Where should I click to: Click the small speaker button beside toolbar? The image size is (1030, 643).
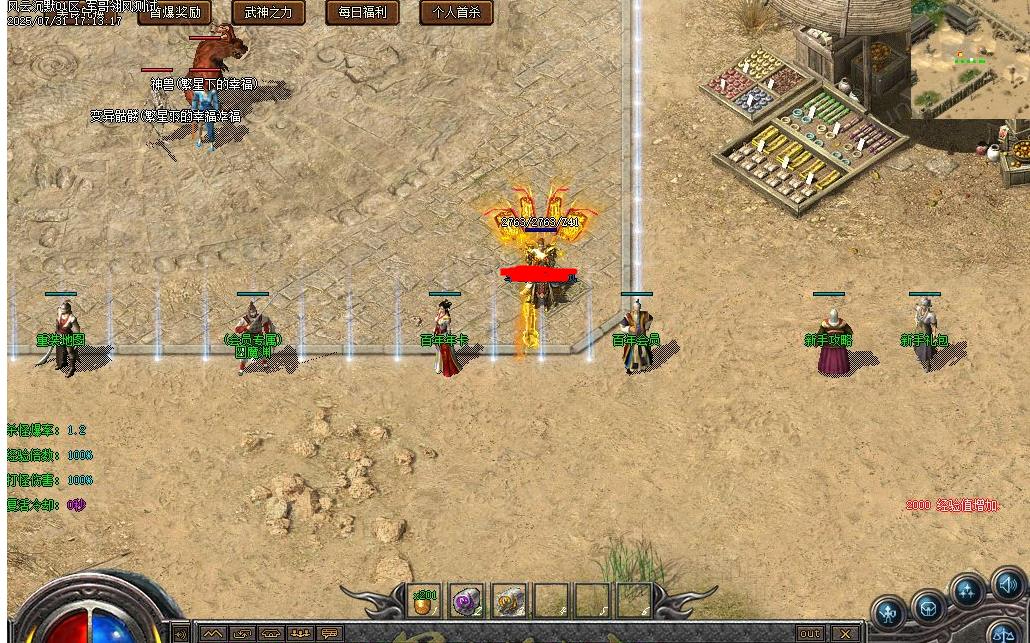click(181, 634)
